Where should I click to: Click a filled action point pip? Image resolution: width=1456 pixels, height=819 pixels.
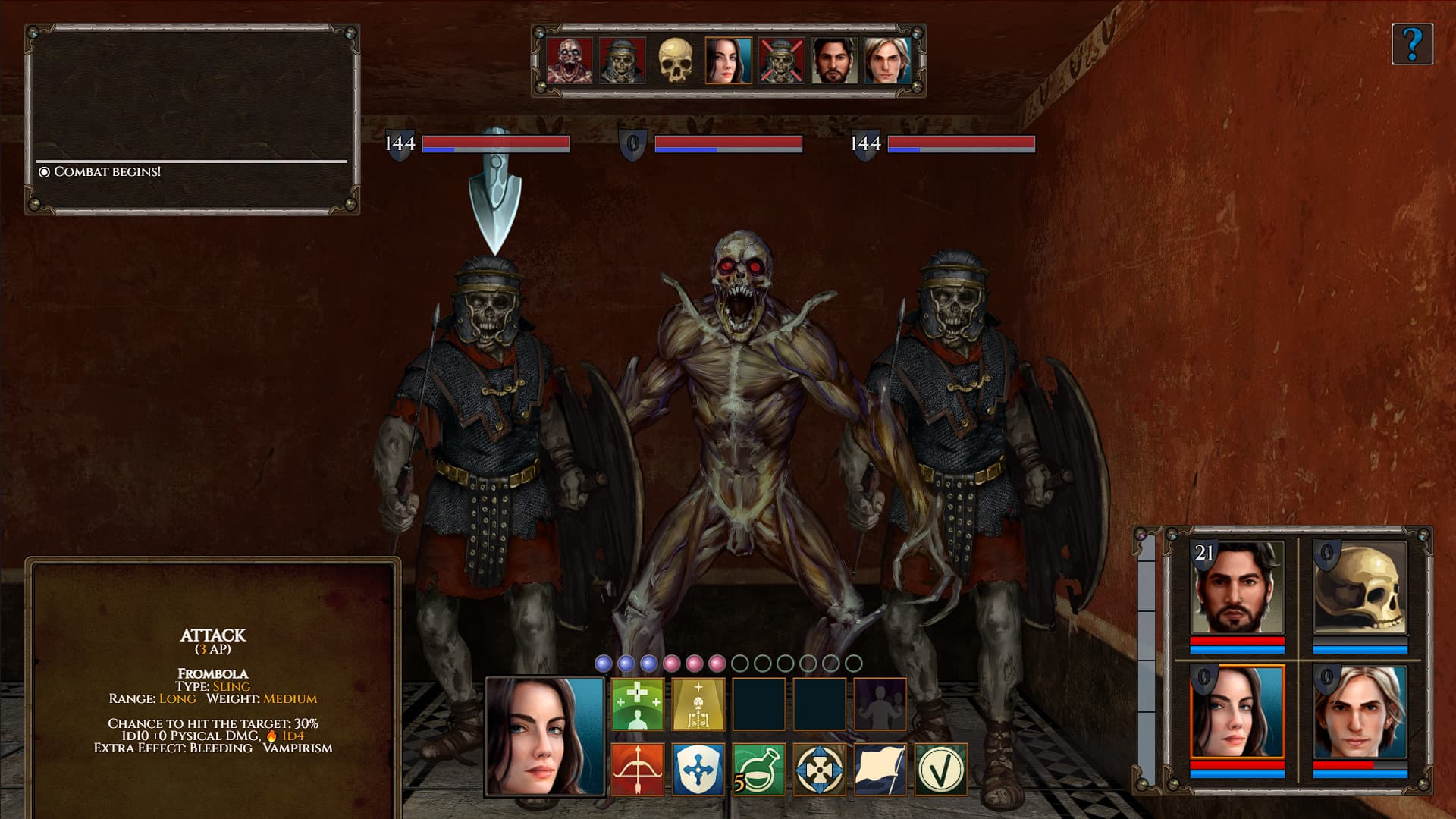tap(603, 662)
